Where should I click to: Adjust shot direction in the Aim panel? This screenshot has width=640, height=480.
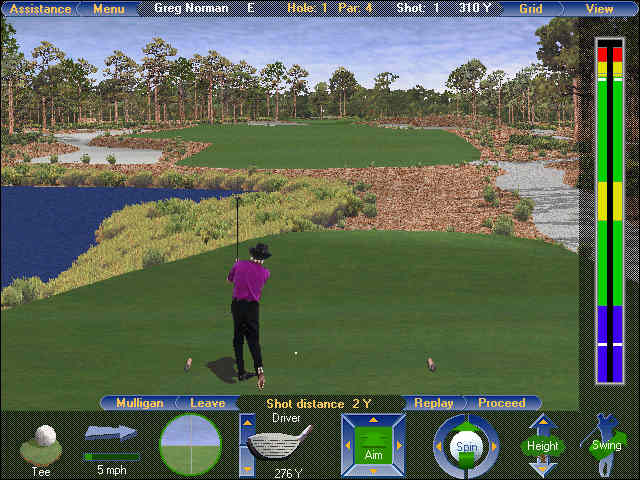(x=373, y=444)
